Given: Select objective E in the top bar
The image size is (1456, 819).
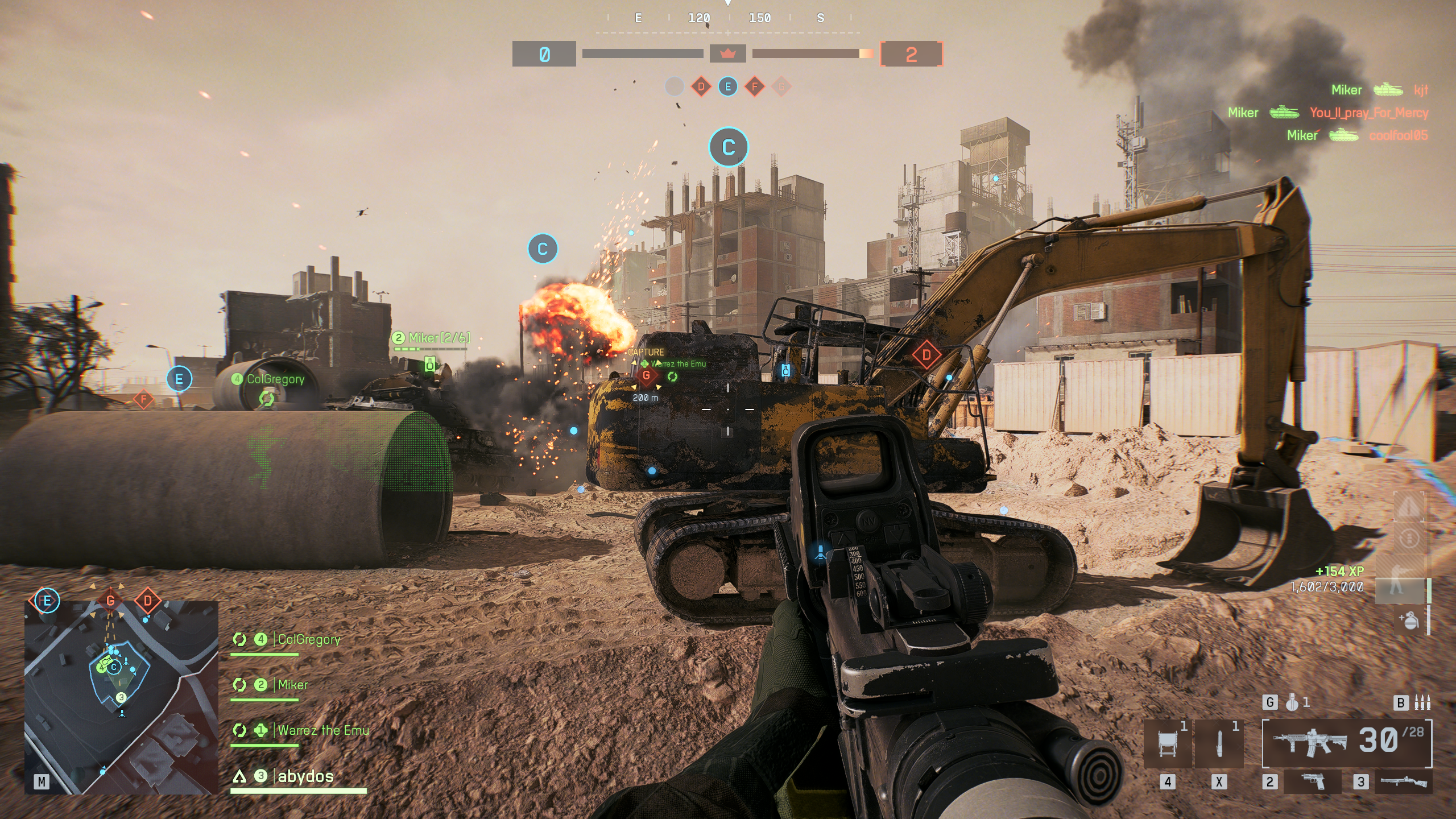Looking at the screenshot, I should [x=727, y=87].
